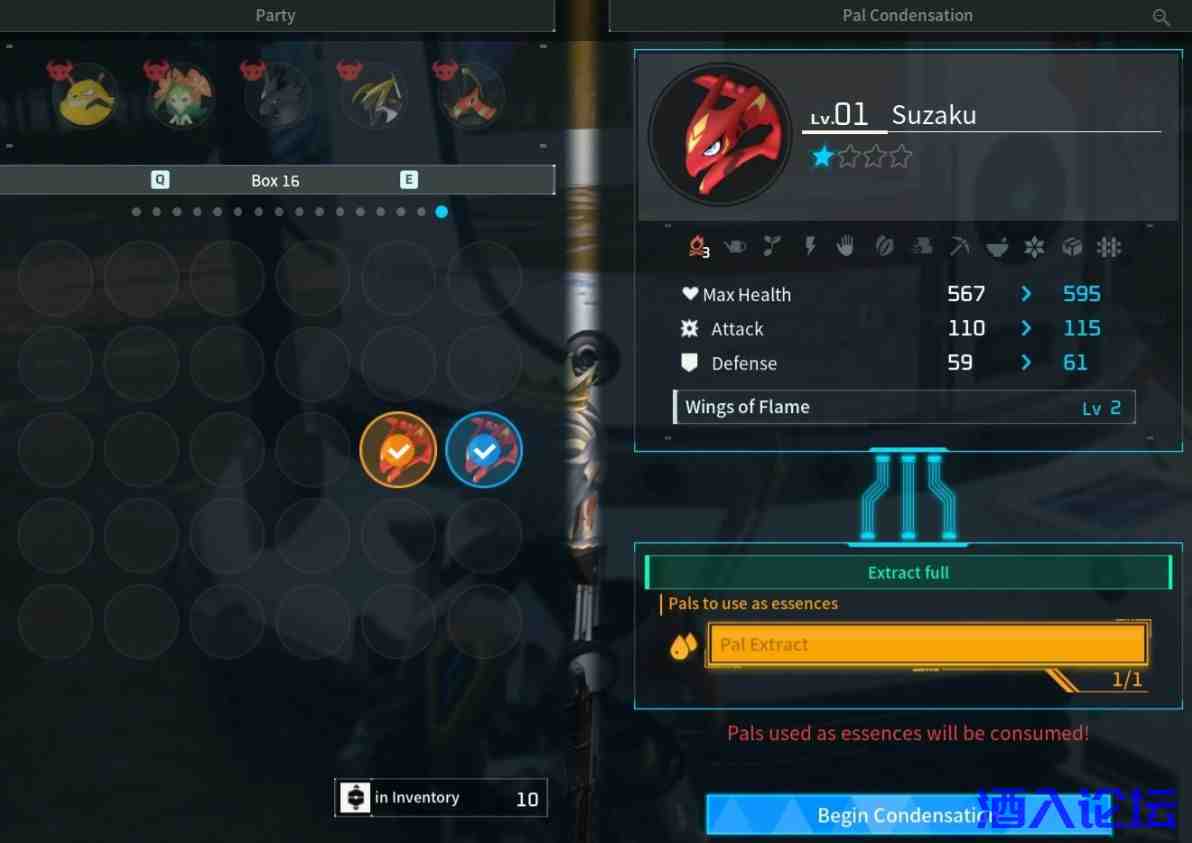Click the search magnifier in Pal Condensation
This screenshot has height=843, width=1192.
(1161, 16)
